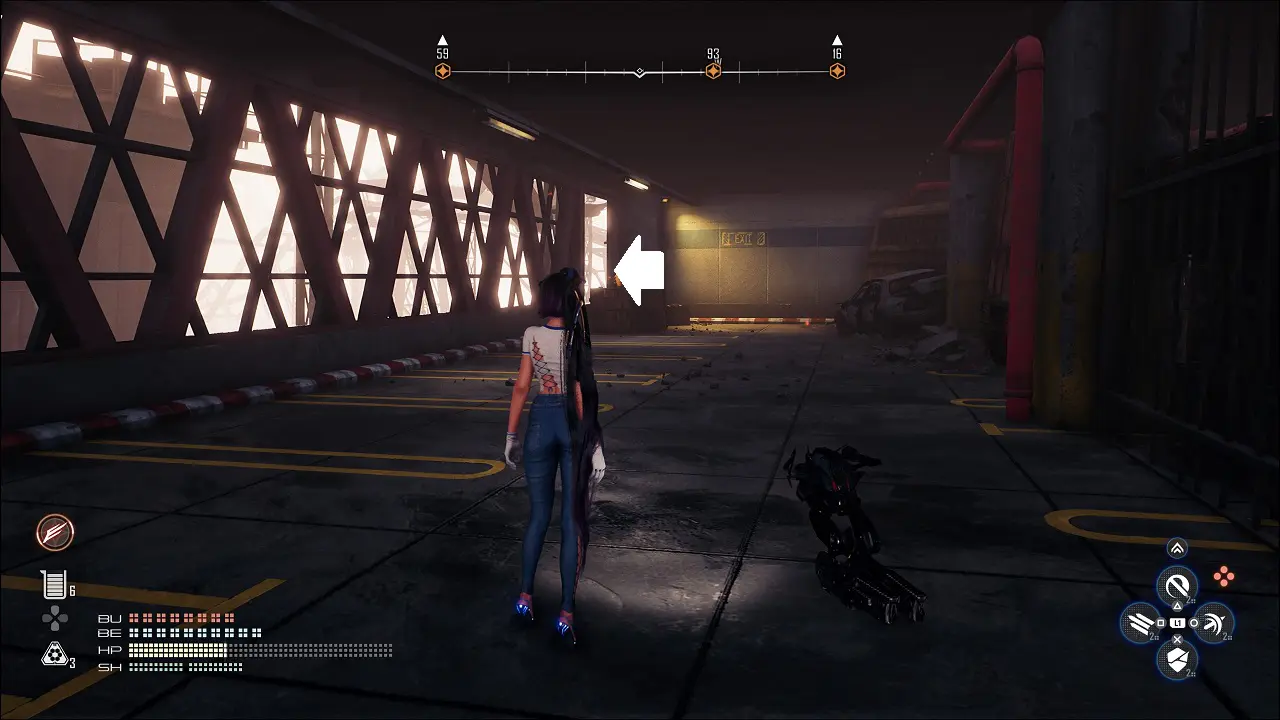Viewport: 1280px width, 720px height.
Task: Click the four orange dots icon
Action: pyautogui.click(x=1224, y=576)
